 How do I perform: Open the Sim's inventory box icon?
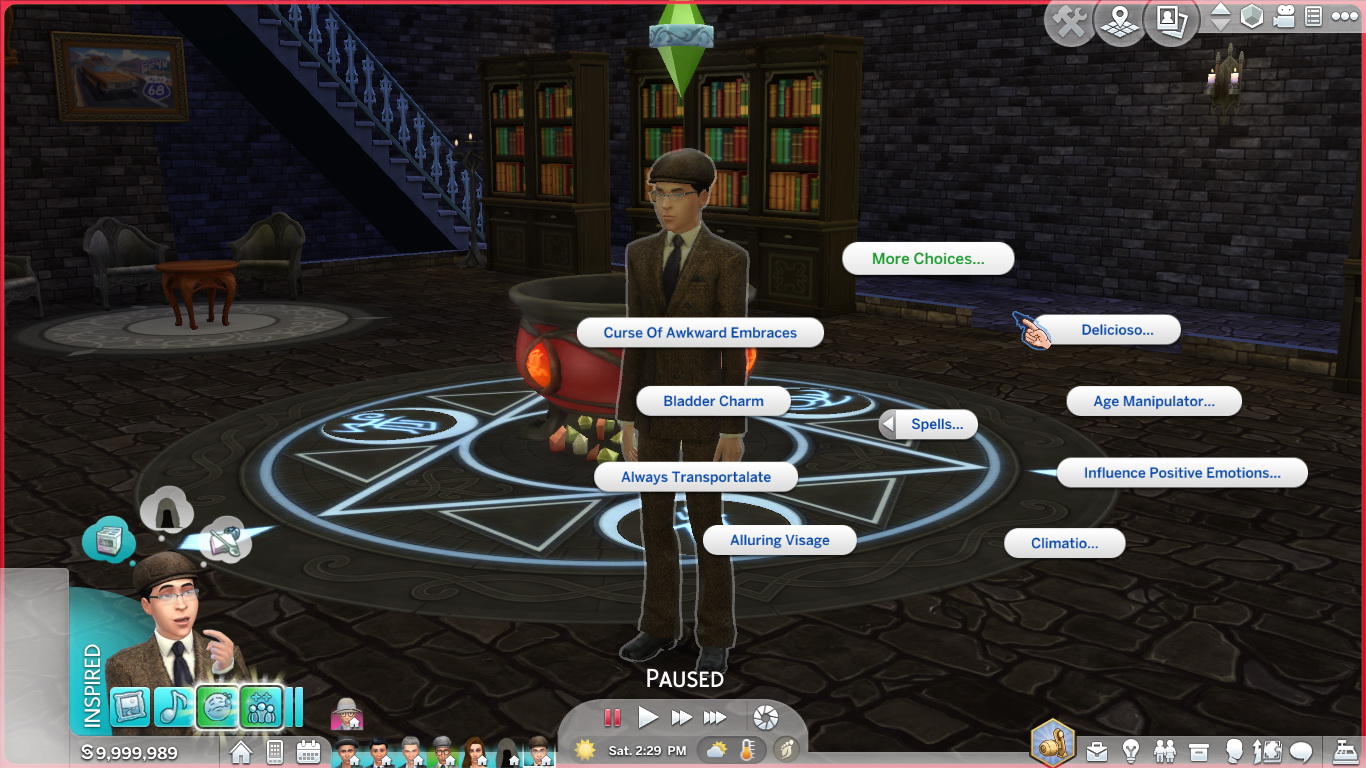click(x=1198, y=750)
